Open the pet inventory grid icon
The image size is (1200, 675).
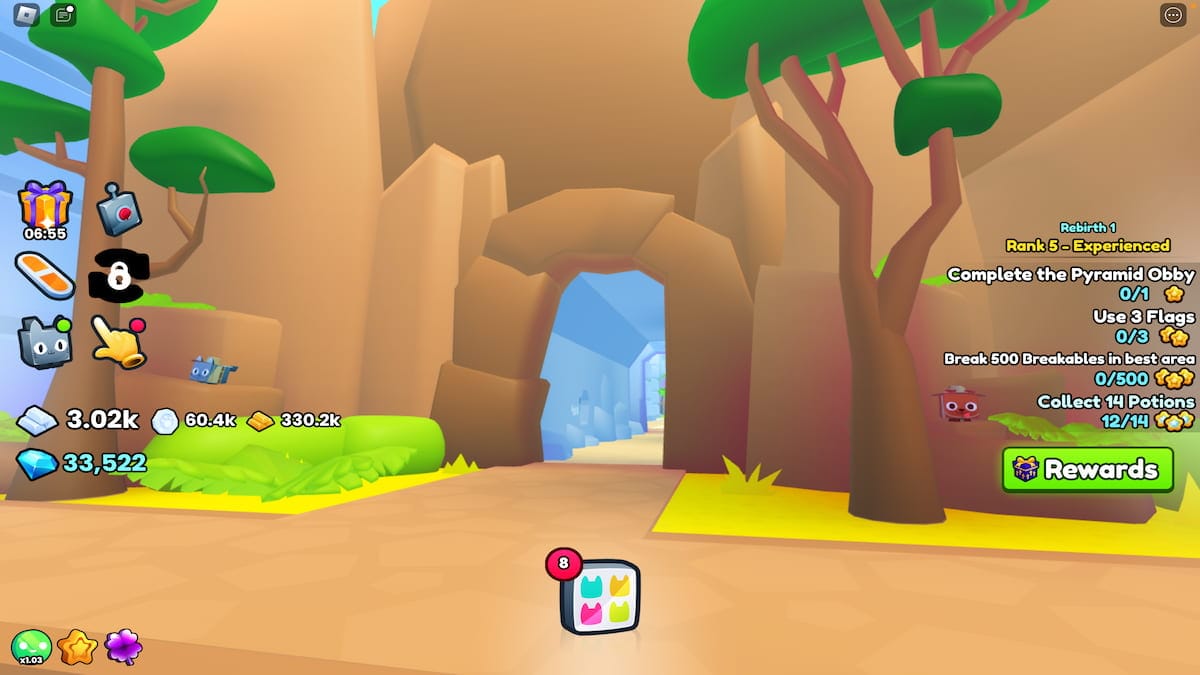[600, 597]
